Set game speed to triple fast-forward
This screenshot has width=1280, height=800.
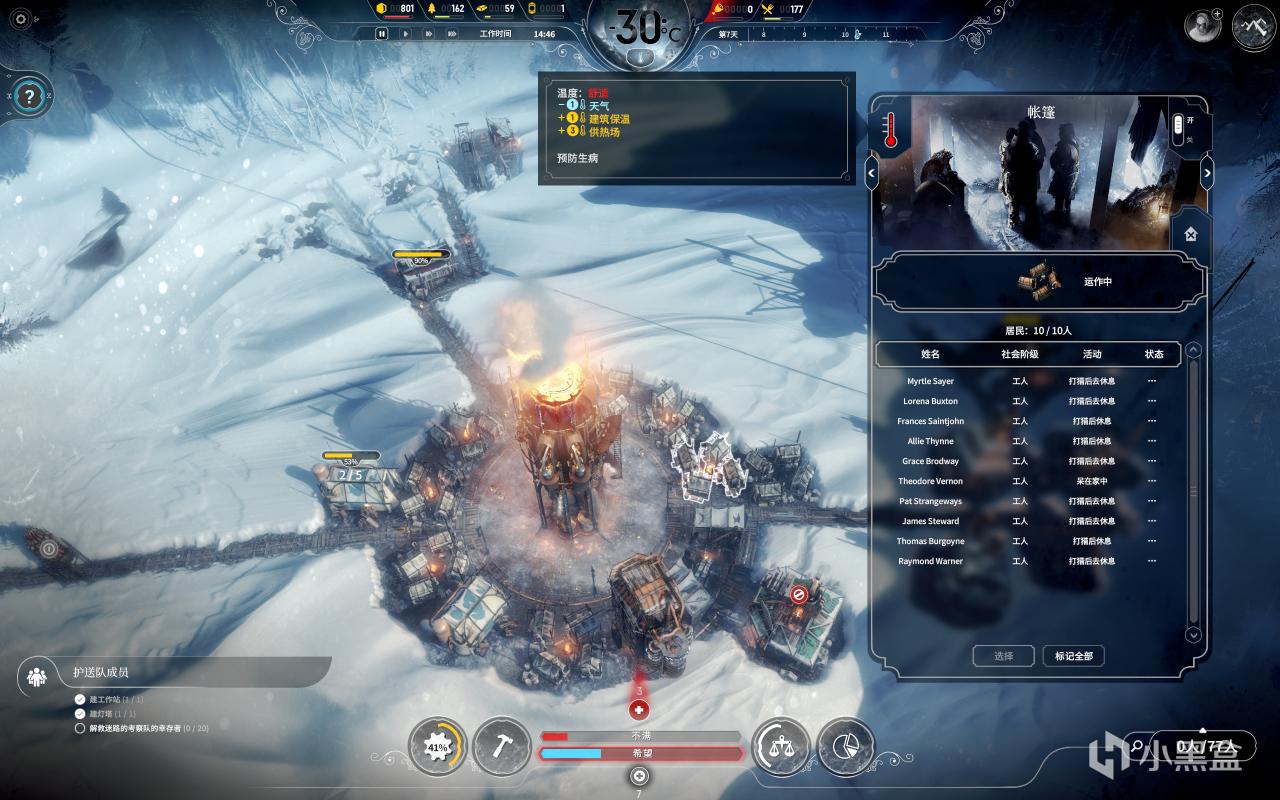click(x=454, y=34)
